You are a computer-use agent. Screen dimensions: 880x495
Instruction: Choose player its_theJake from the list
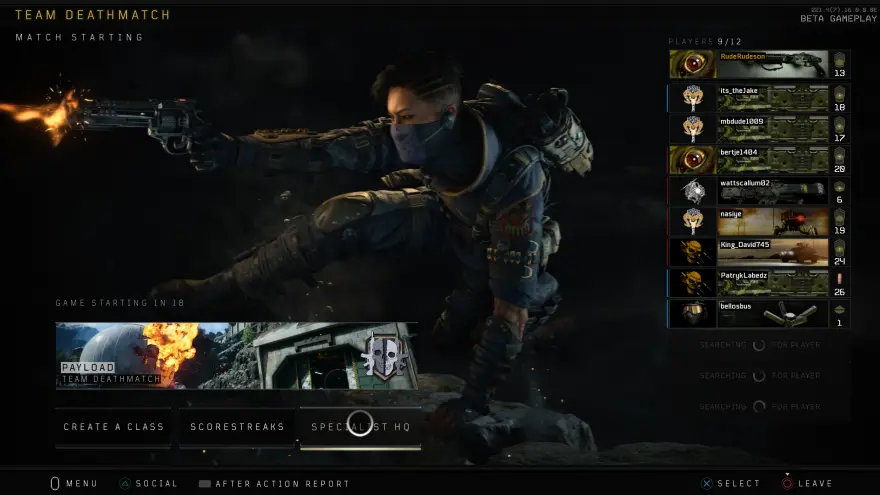point(758,97)
